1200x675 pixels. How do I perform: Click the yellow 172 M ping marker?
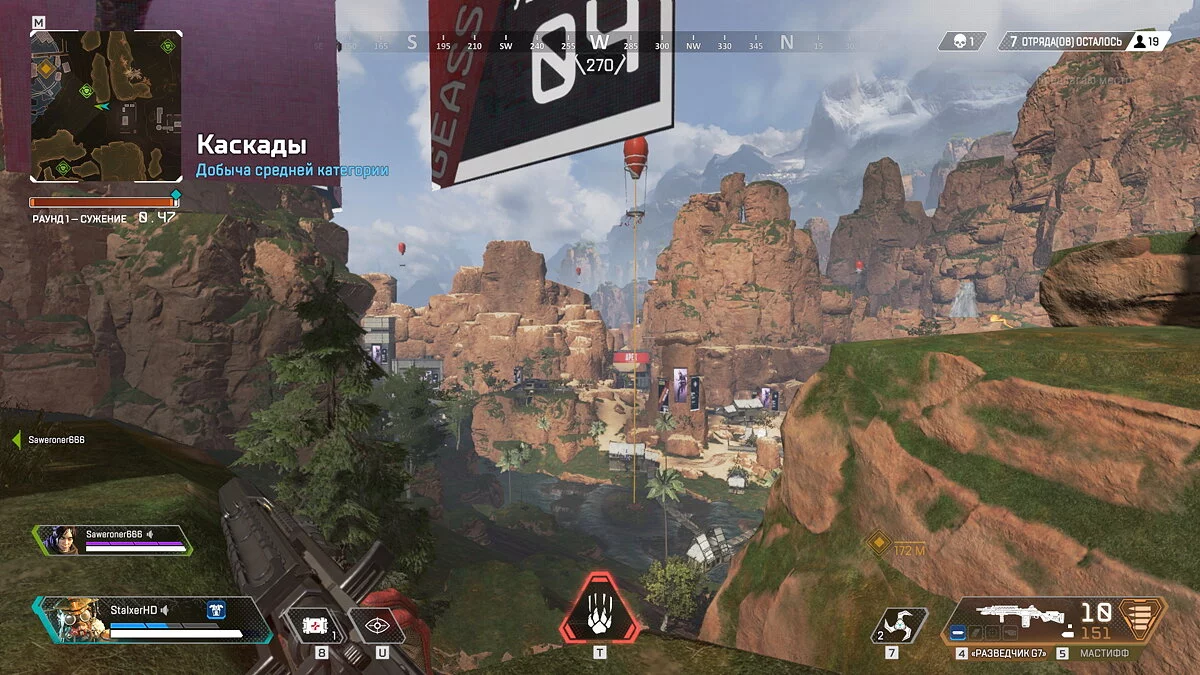(879, 543)
